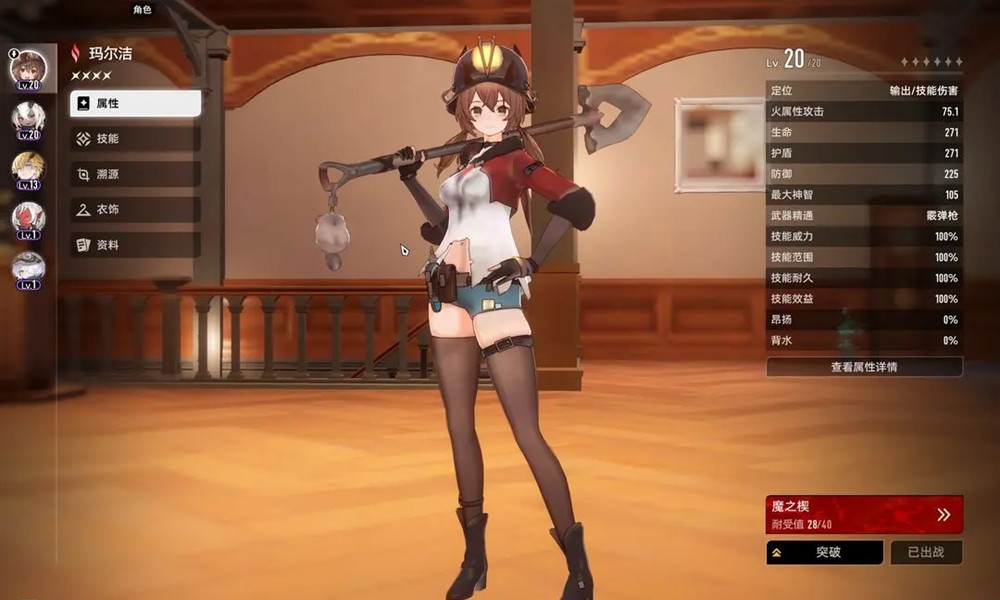Select the brown-haired Lv.20 character portrait
Image resolution: width=1000 pixels, height=600 pixels.
pyautogui.click(x=28, y=68)
